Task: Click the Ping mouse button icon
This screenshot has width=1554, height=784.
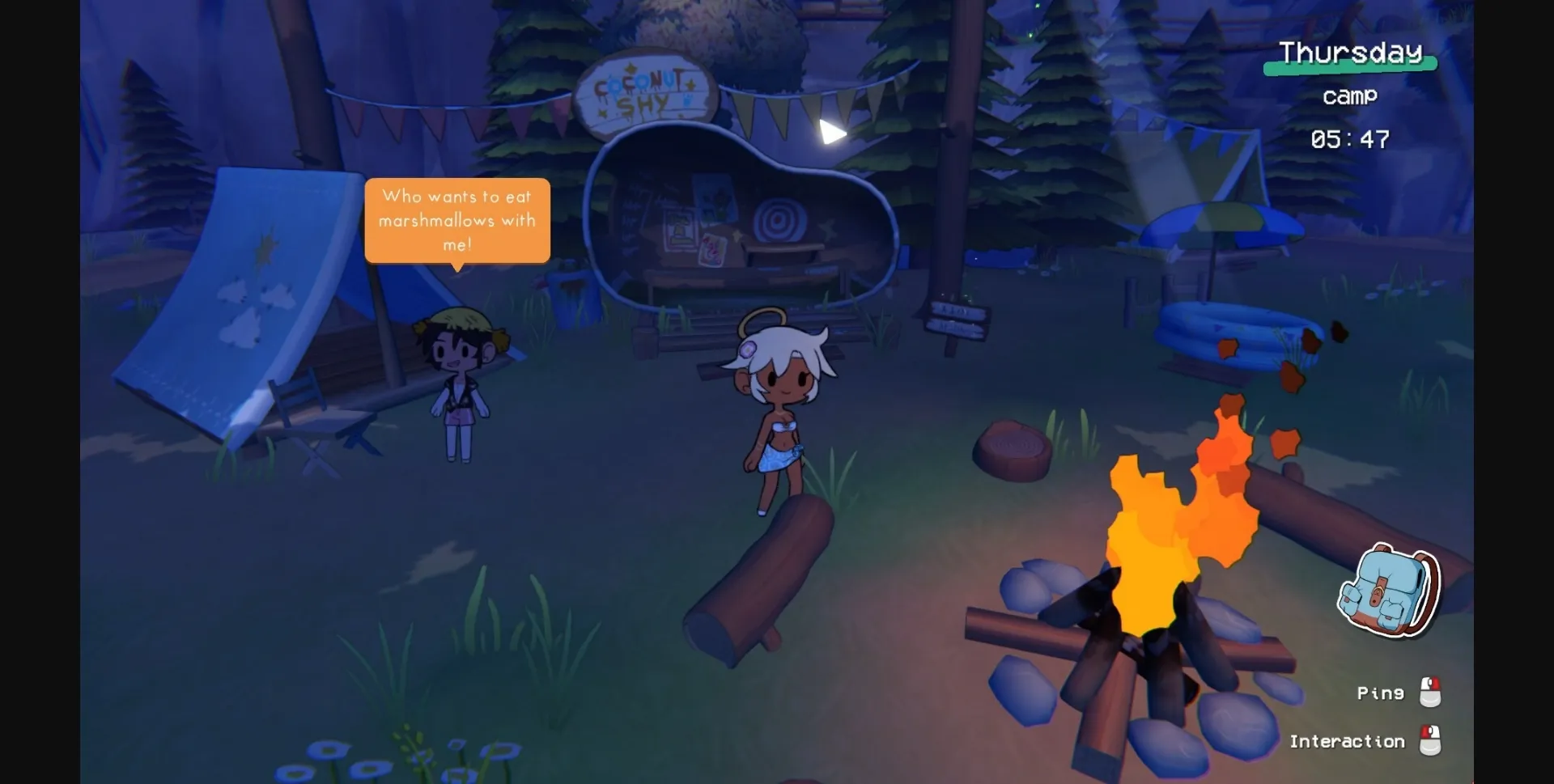Action: coord(1429,693)
